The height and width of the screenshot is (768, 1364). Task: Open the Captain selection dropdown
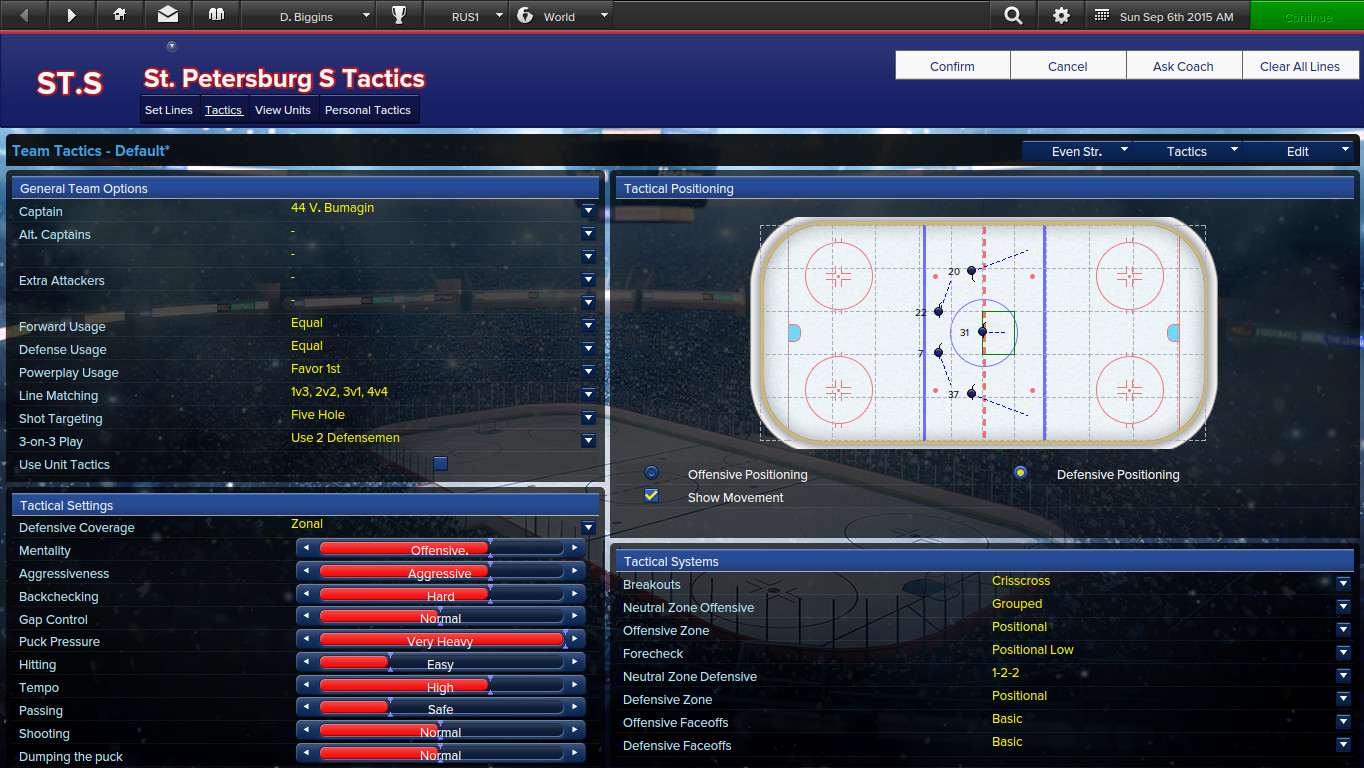588,210
